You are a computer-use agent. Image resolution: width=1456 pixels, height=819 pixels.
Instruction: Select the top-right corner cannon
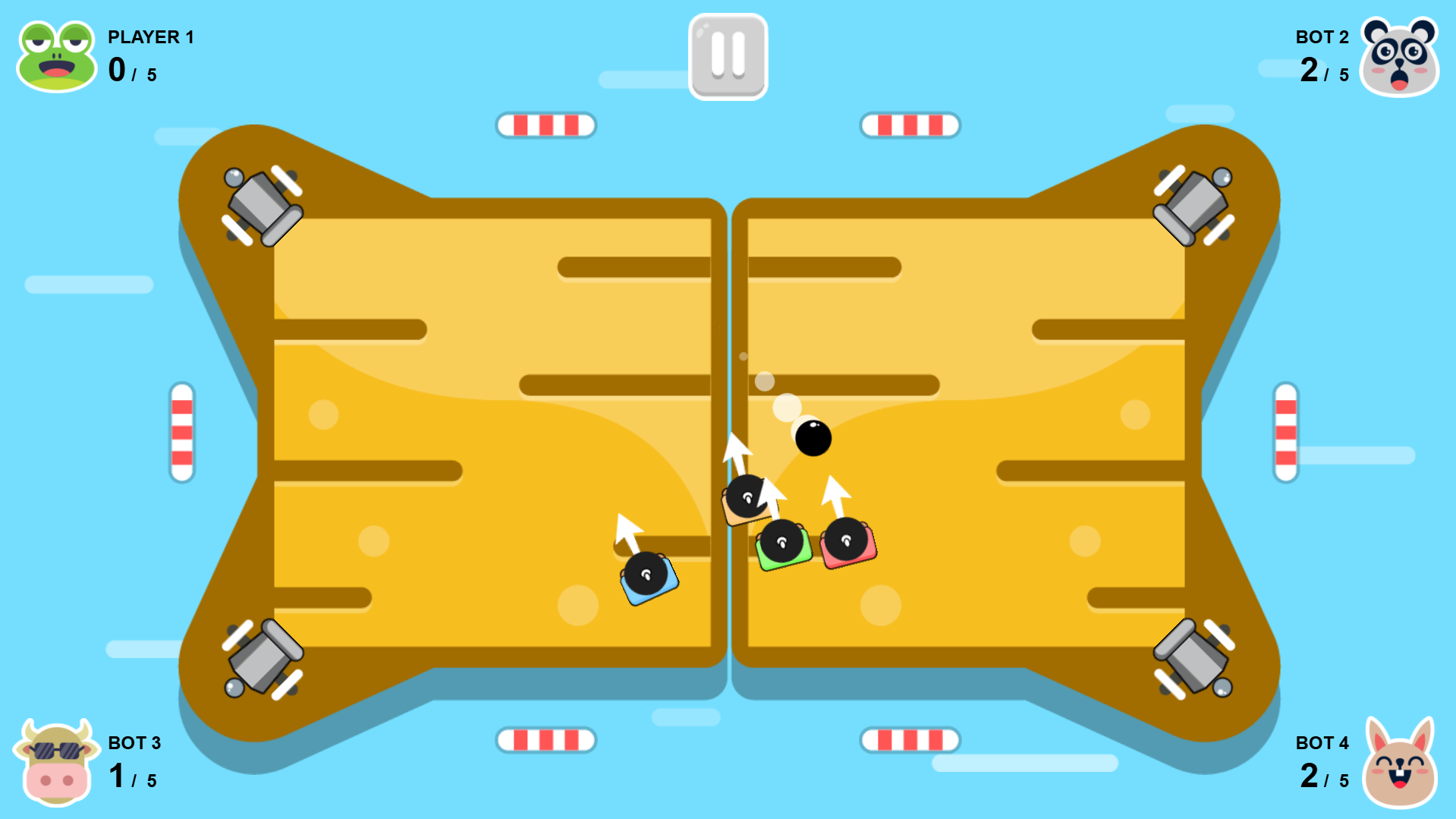click(1191, 205)
